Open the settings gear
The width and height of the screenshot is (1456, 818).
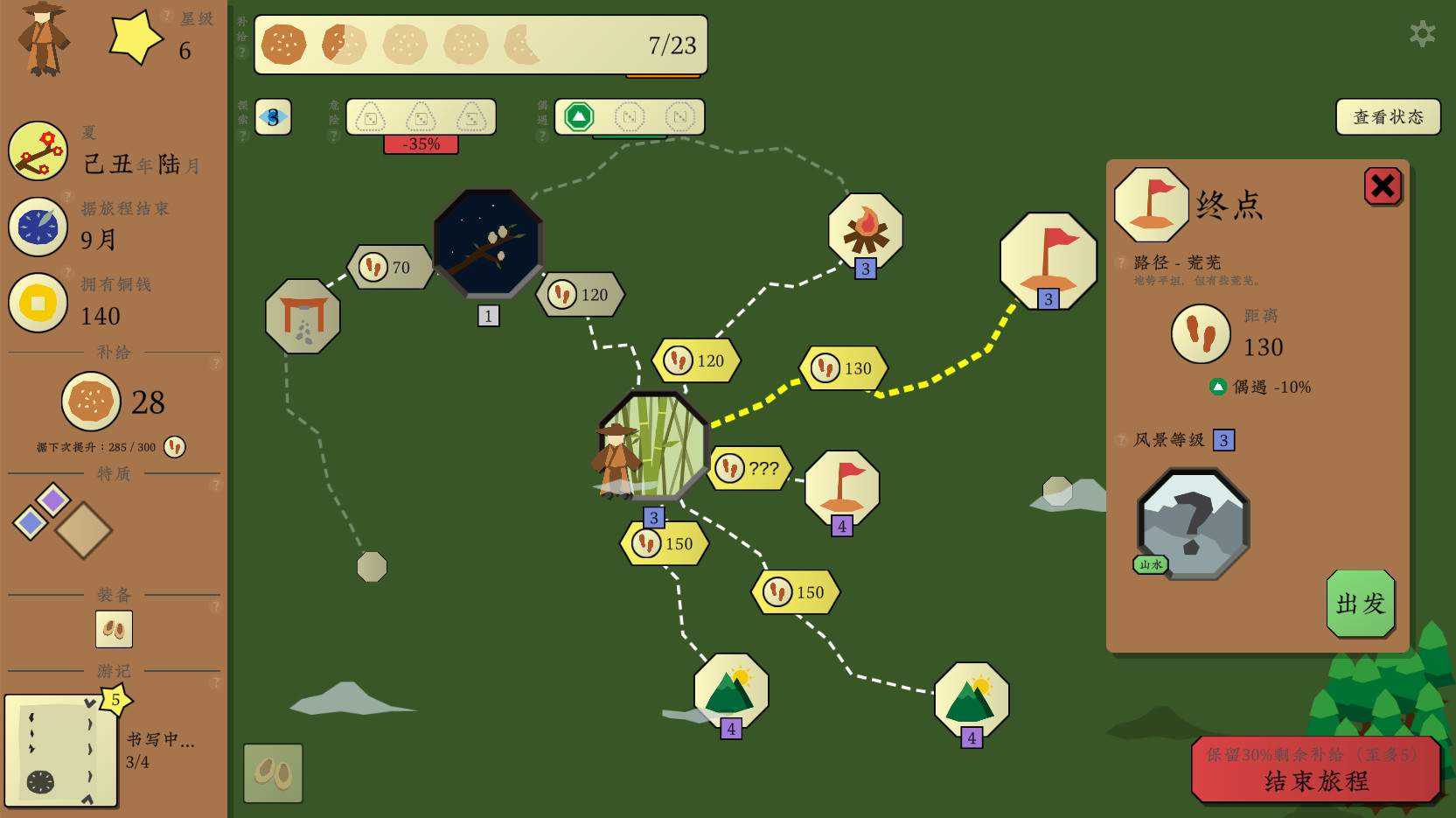click(1421, 35)
